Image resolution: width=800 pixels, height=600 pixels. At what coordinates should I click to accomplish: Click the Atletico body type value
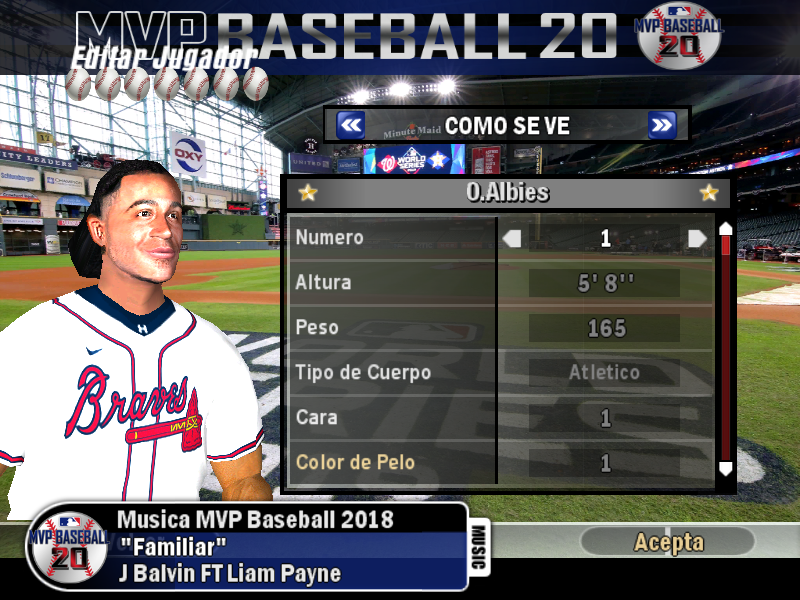(x=605, y=373)
